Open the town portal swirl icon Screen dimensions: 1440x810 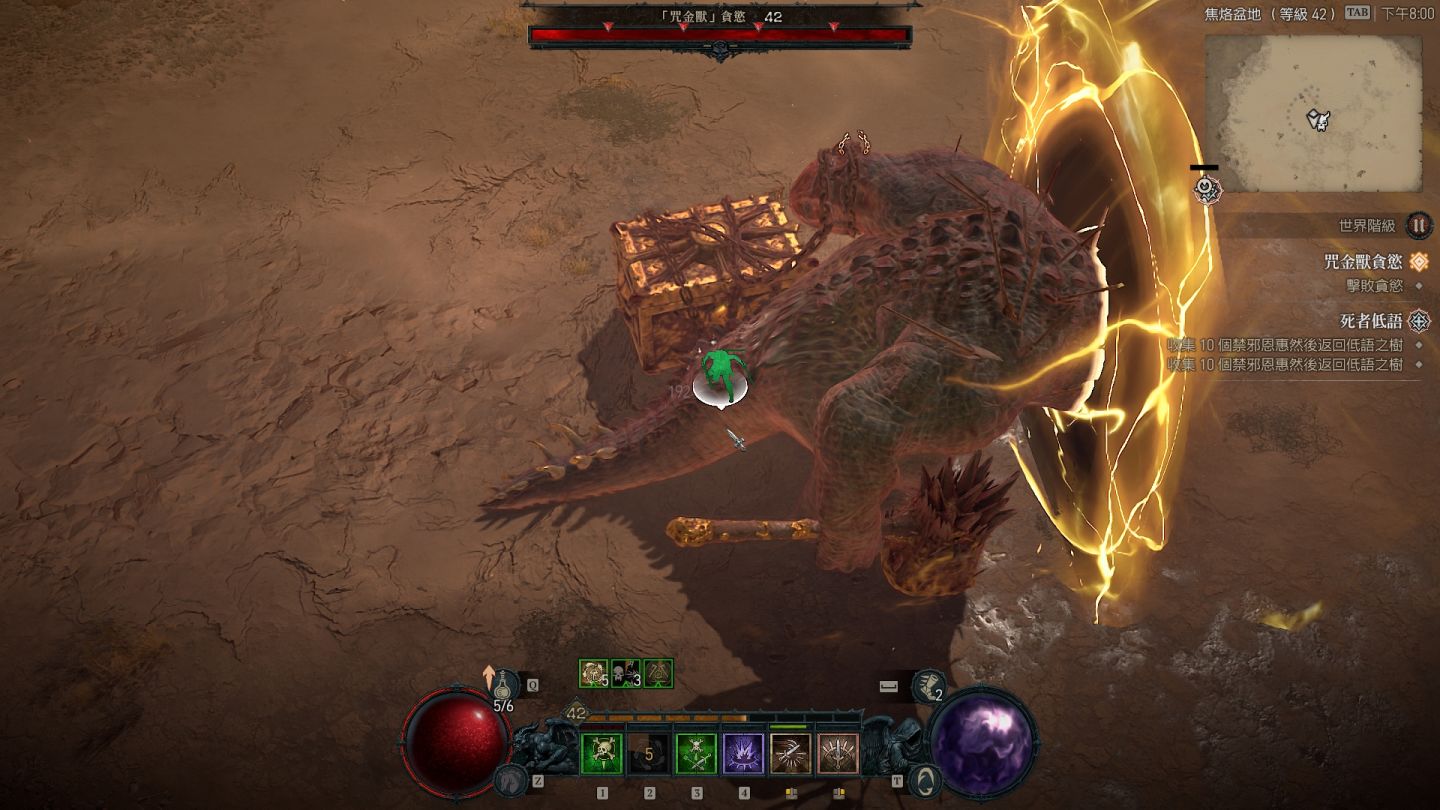tap(927, 779)
